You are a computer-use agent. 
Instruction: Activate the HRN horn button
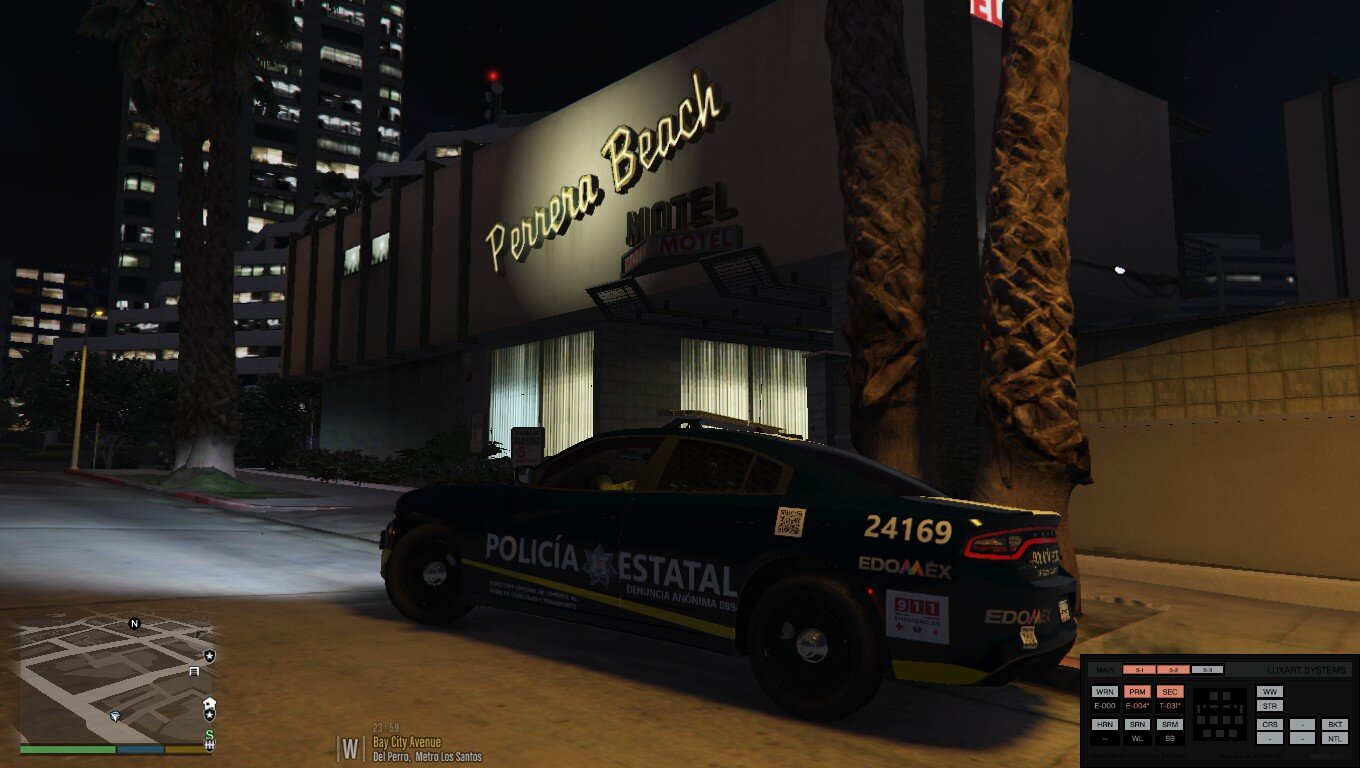coord(1105,724)
